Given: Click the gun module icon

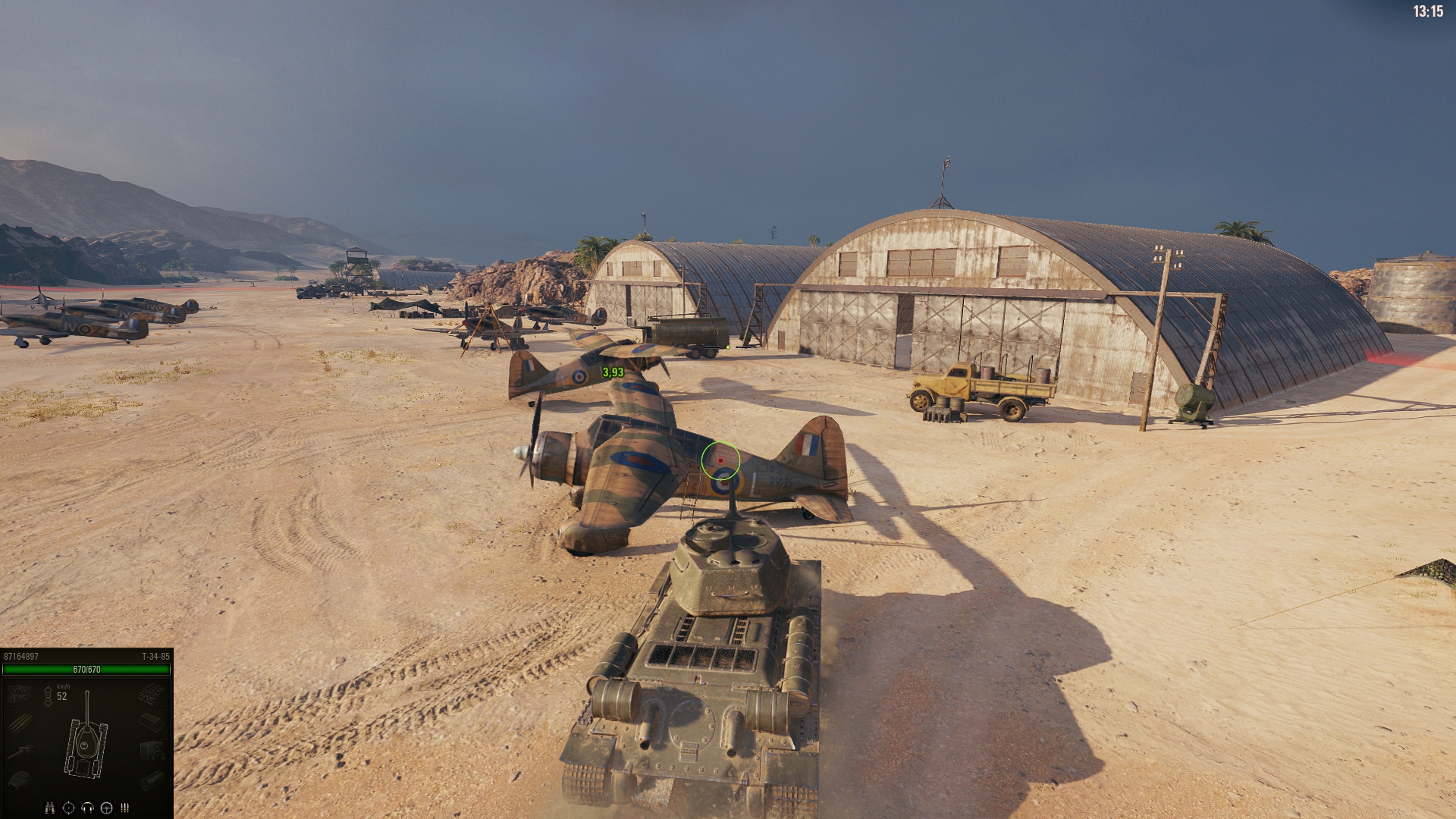Looking at the screenshot, I should (x=19, y=751).
